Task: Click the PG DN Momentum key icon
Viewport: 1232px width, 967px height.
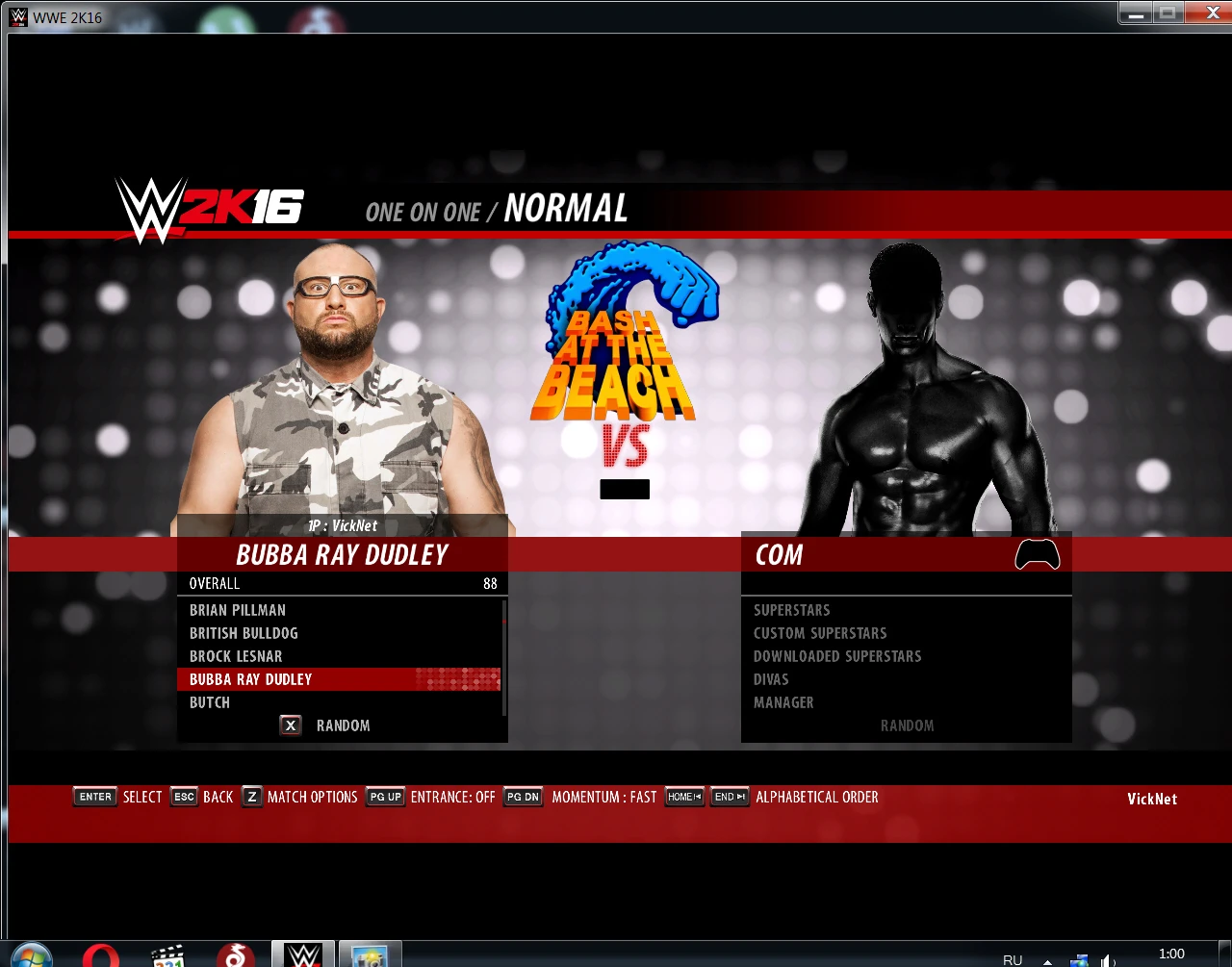Action: tap(522, 796)
